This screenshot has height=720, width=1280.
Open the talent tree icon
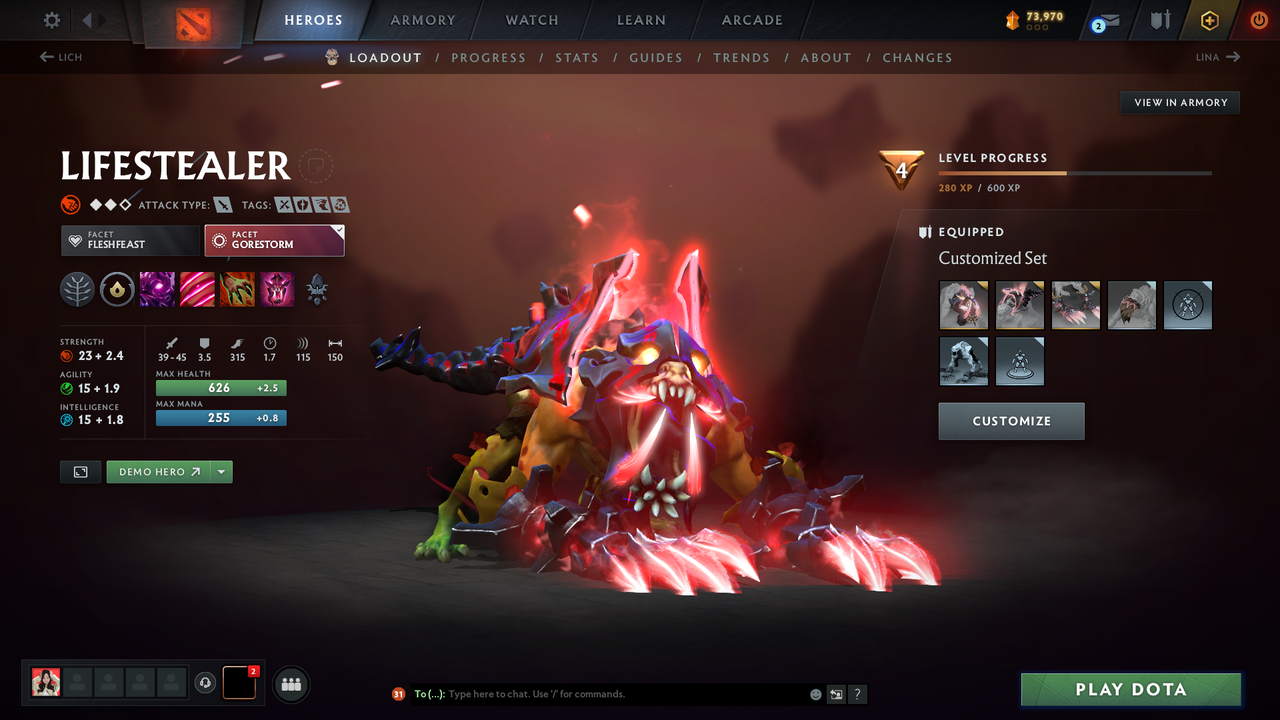point(77,289)
